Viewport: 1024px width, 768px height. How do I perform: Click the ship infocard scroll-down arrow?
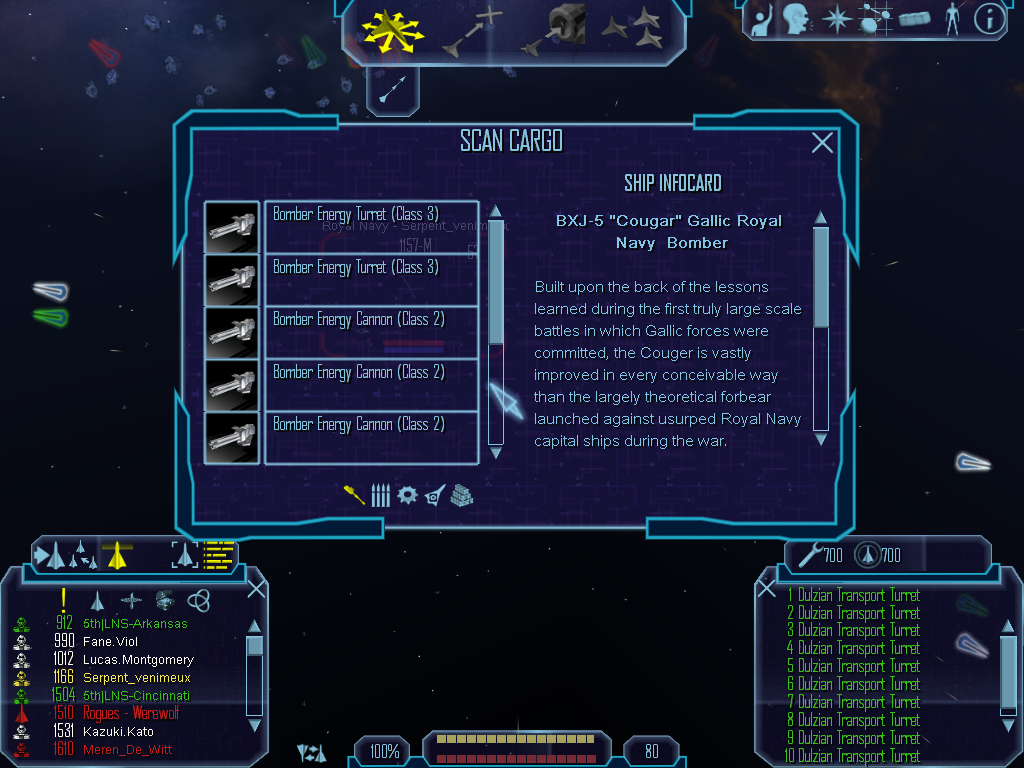click(821, 438)
